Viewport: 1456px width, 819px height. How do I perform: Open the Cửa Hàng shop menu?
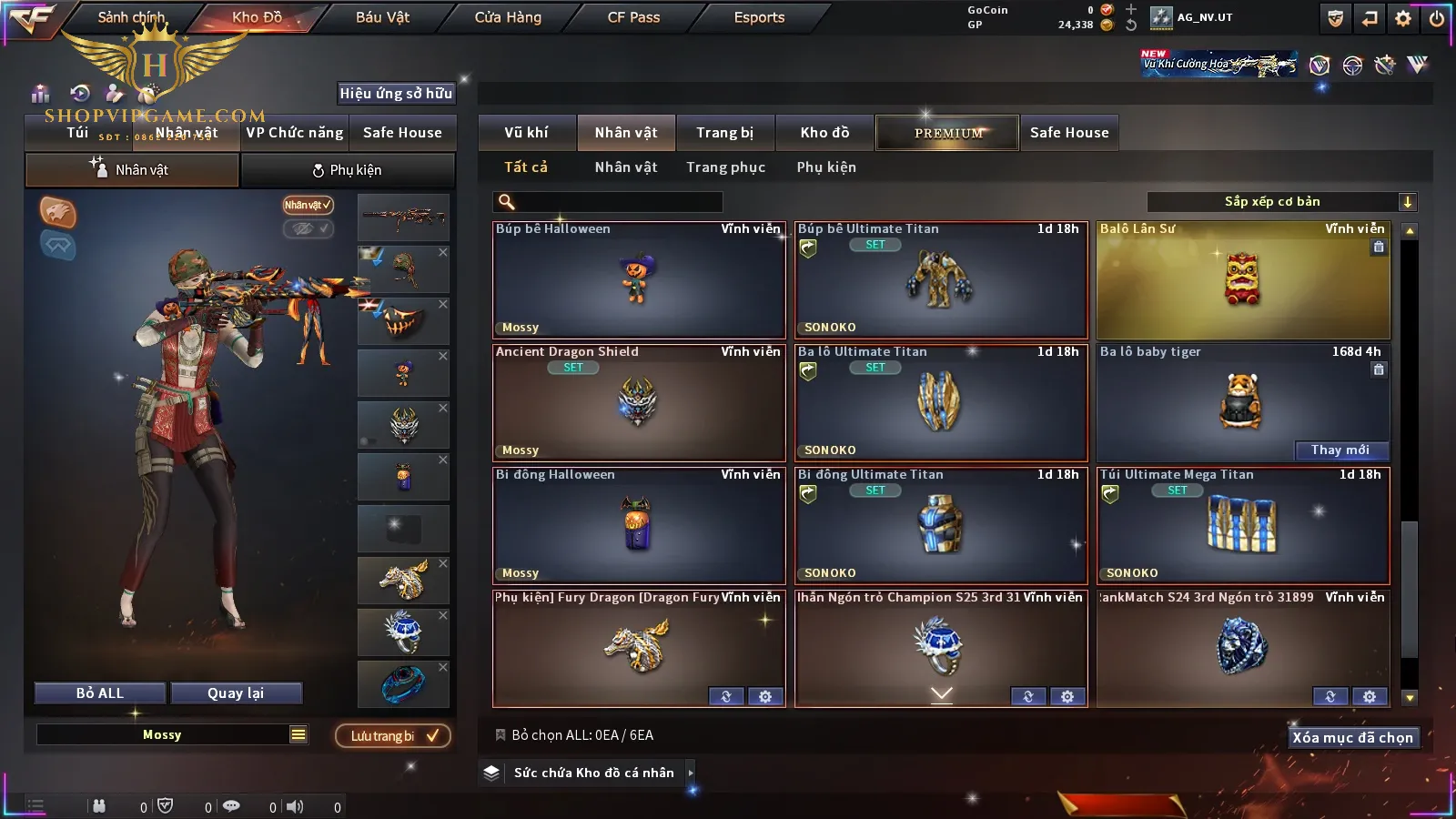click(x=508, y=17)
